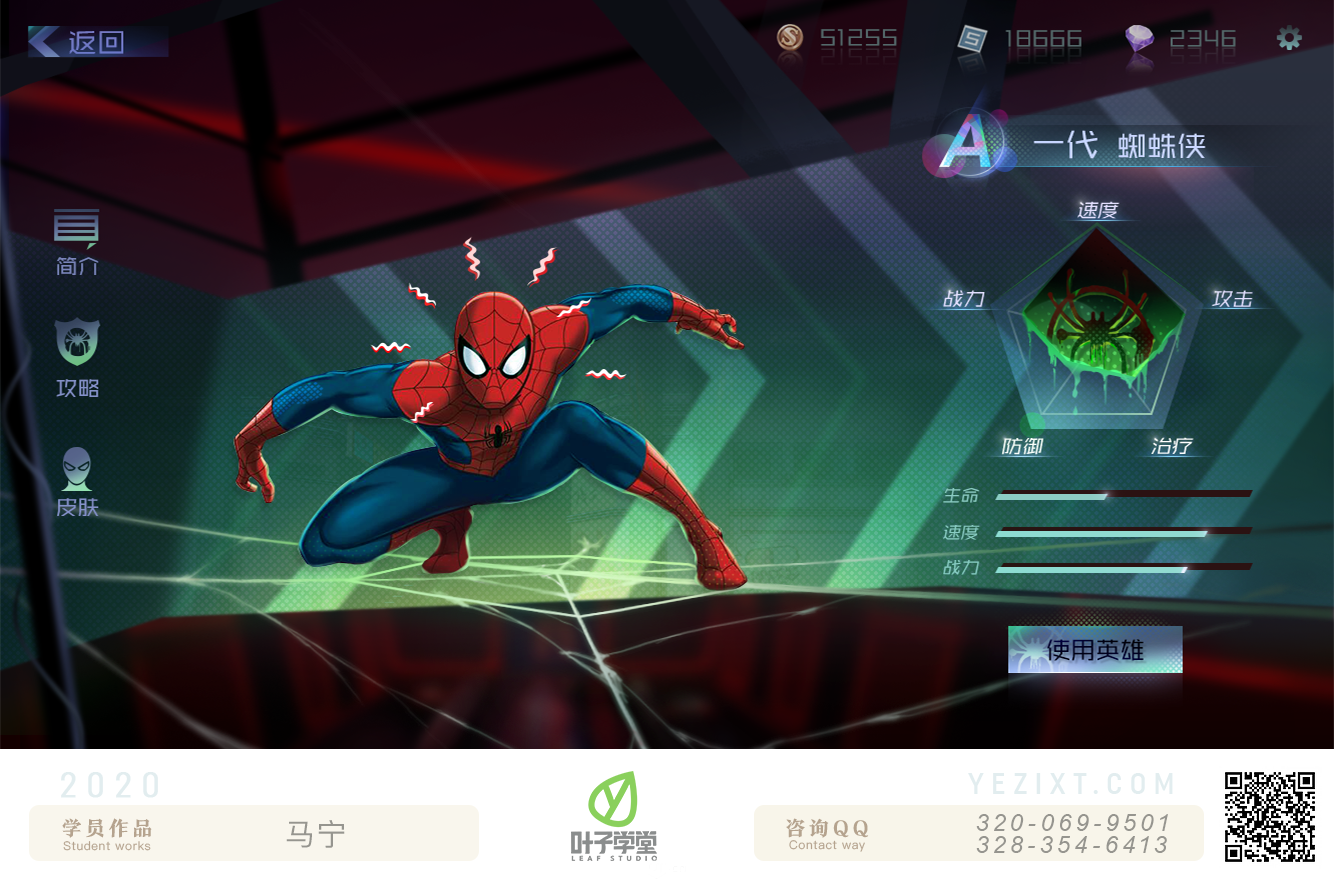Show the 皮肤 skins tab
This screenshot has width=1334, height=884.
(x=77, y=482)
